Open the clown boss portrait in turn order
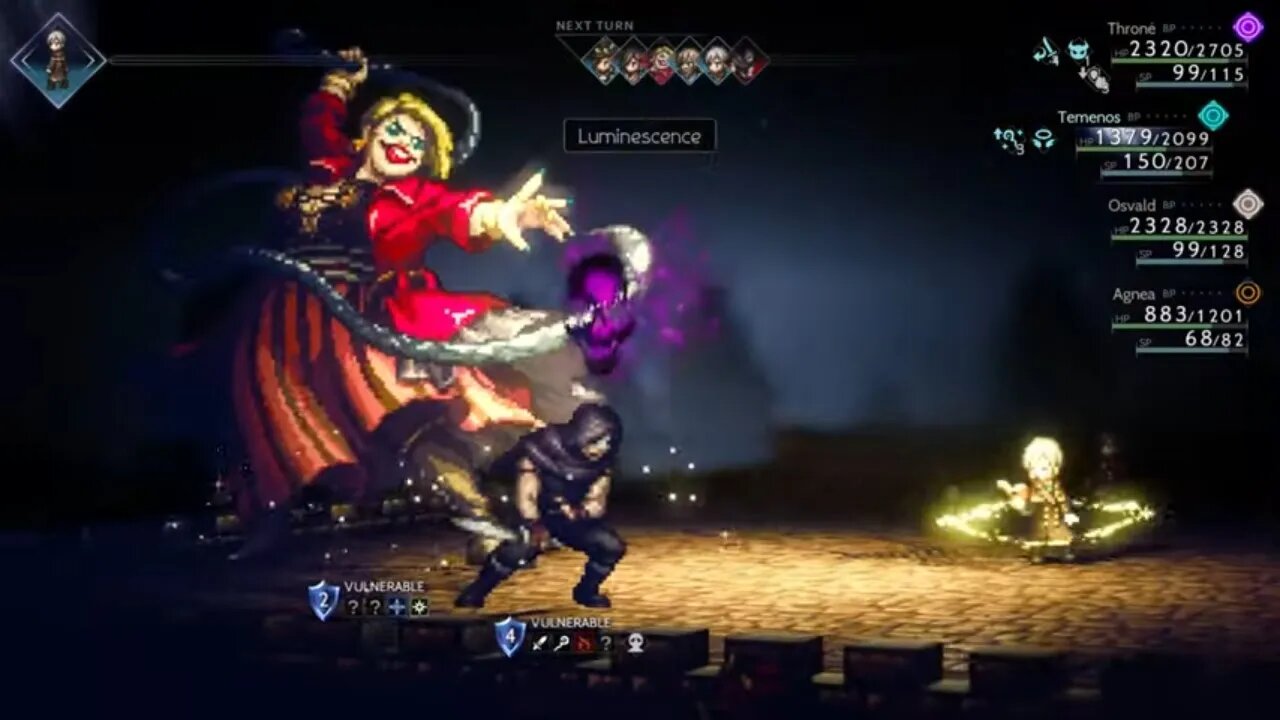Image resolution: width=1280 pixels, height=720 pixels. click(663, 57)
